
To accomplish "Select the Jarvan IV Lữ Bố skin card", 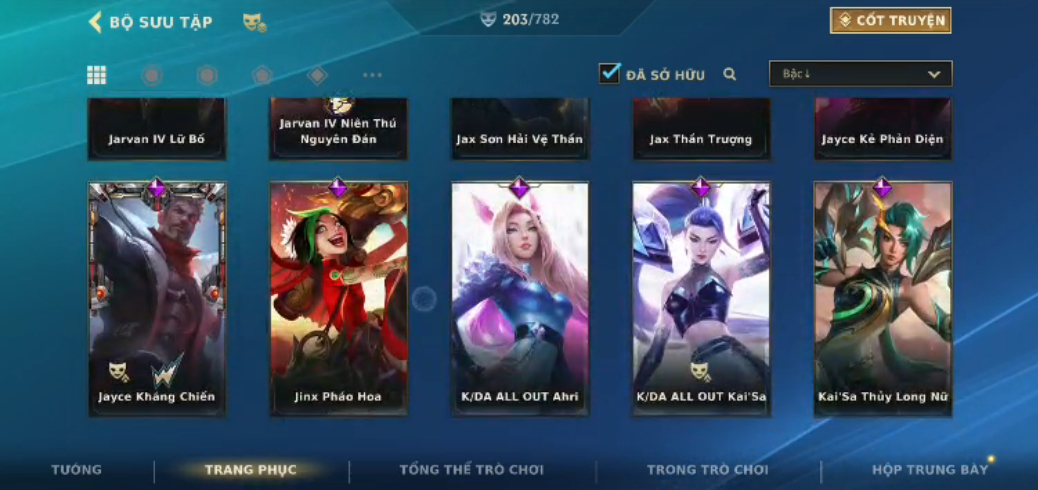I will pyautogui.click(x=157, y=130).
